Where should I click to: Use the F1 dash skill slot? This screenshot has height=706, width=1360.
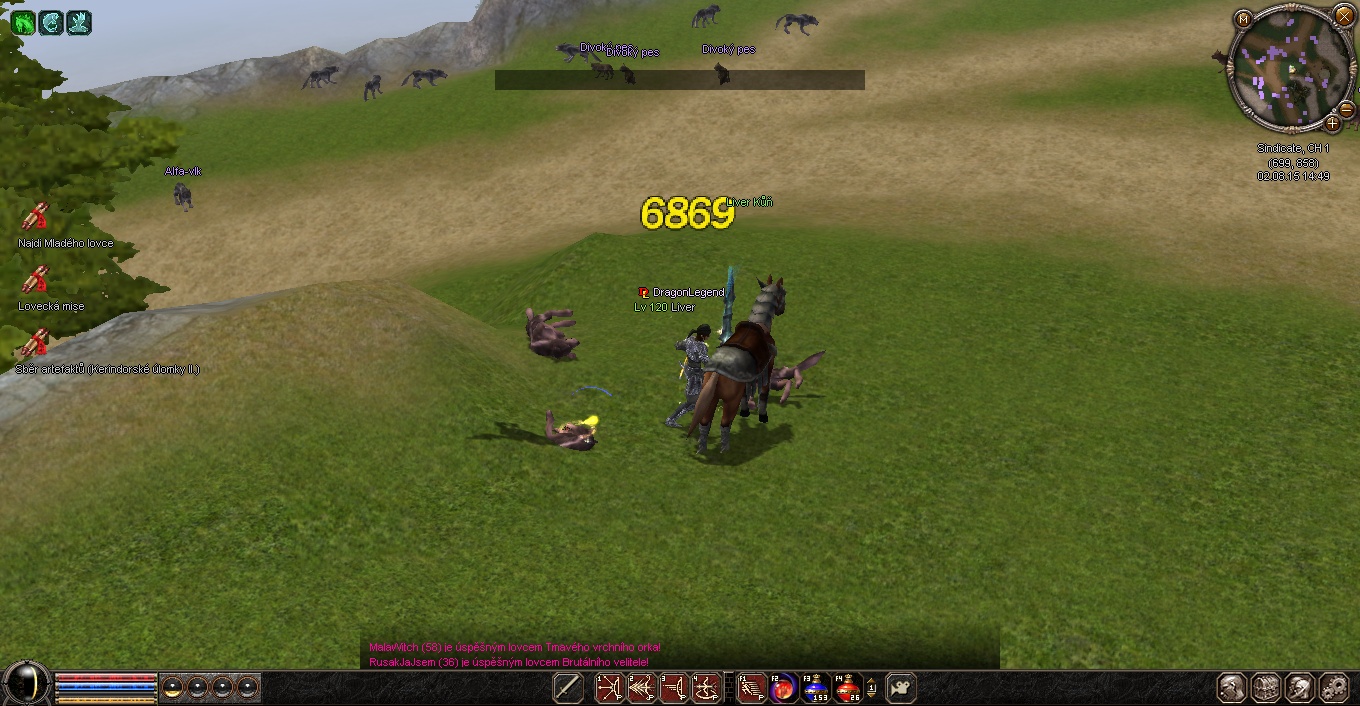pyautogui.click(x=751, y=688)
